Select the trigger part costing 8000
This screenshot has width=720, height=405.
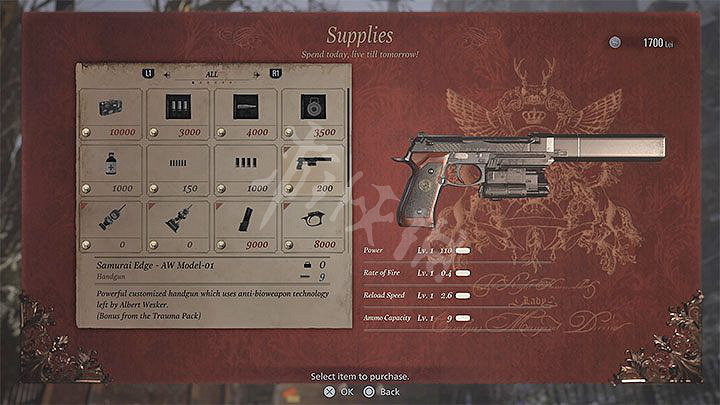click(x=313, y=226)
